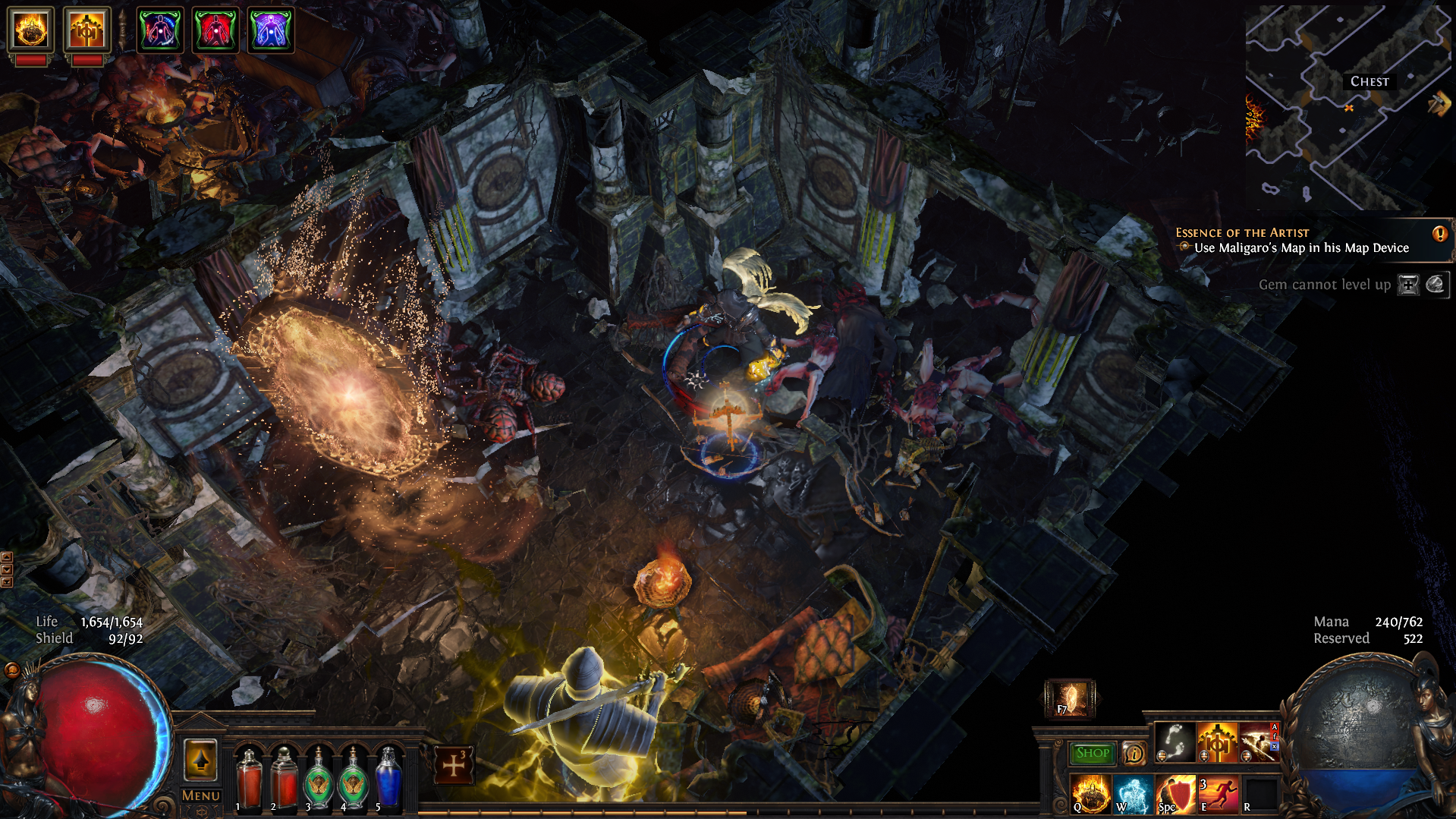Use the blue mana flask in slot 5
The image size is (1456, 819).
pyautogui.click(x=388, y=780)
